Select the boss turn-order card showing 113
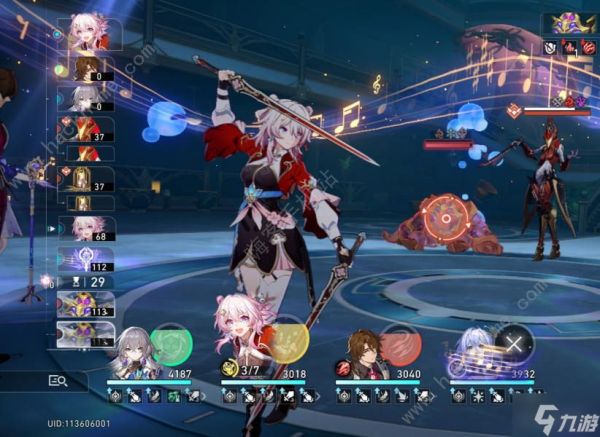 tap(88, 304)
